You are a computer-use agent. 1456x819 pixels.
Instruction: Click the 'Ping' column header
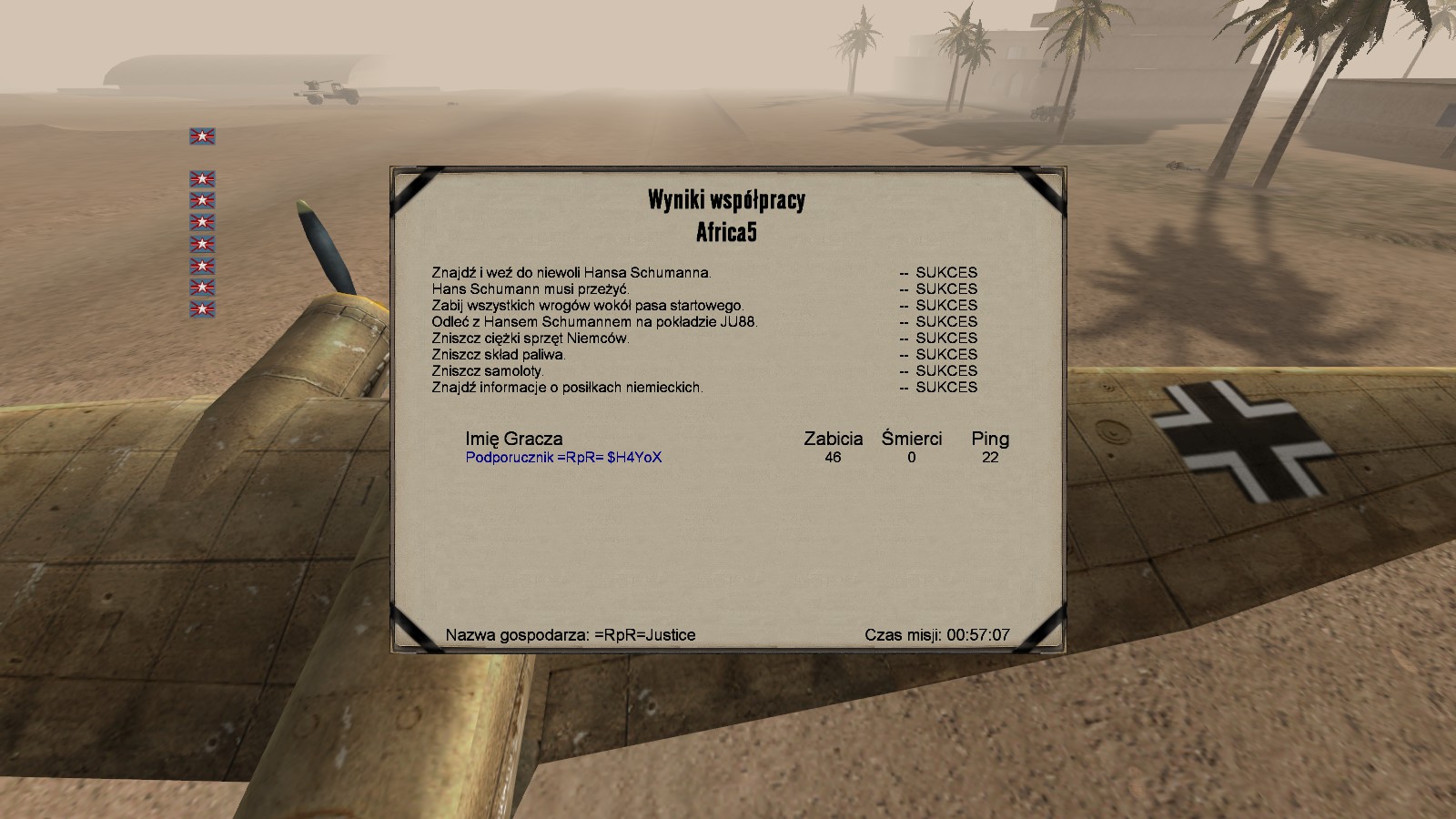tap(990, 439)
